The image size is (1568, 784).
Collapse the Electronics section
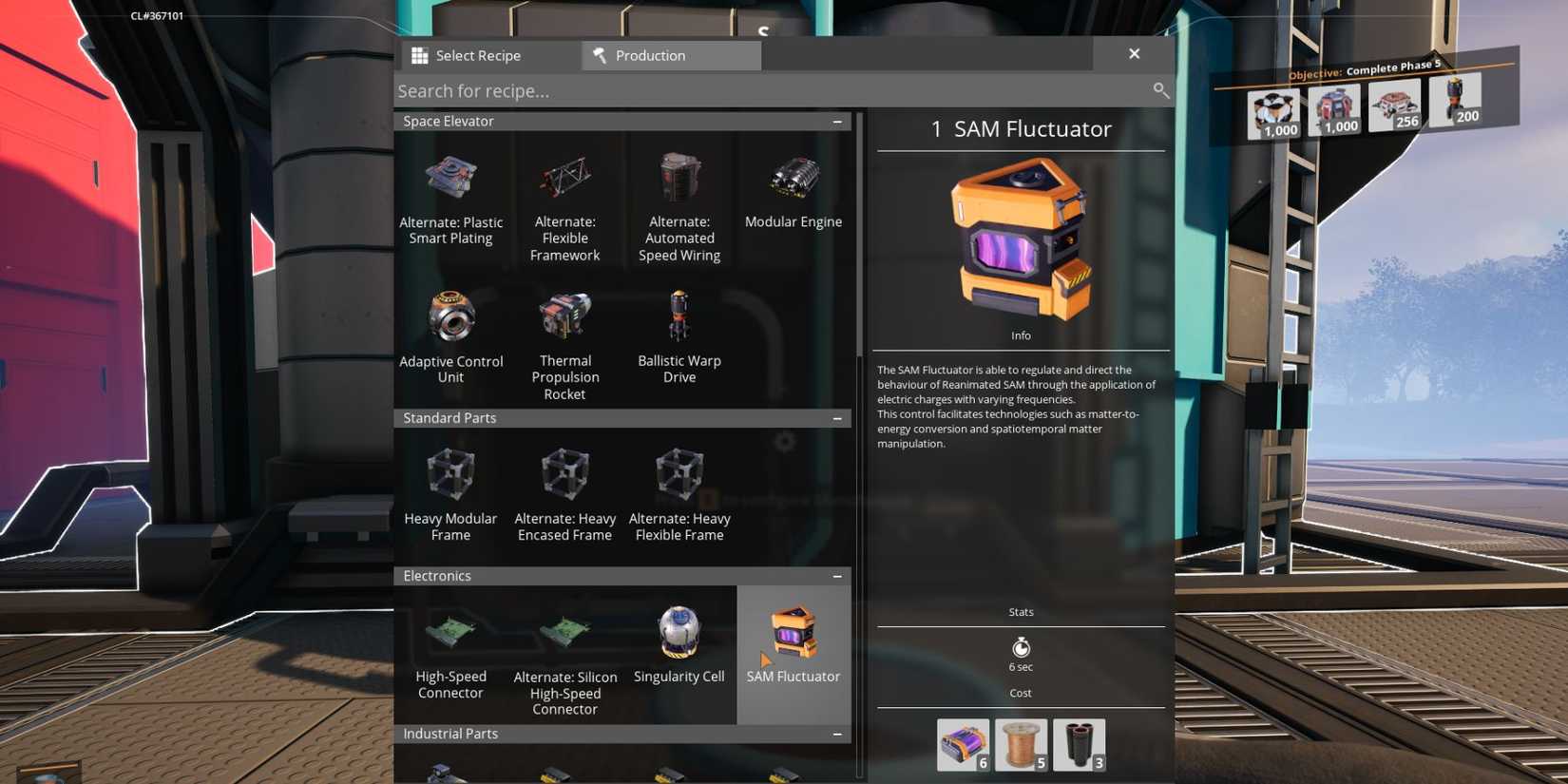(x=836, y=576)
